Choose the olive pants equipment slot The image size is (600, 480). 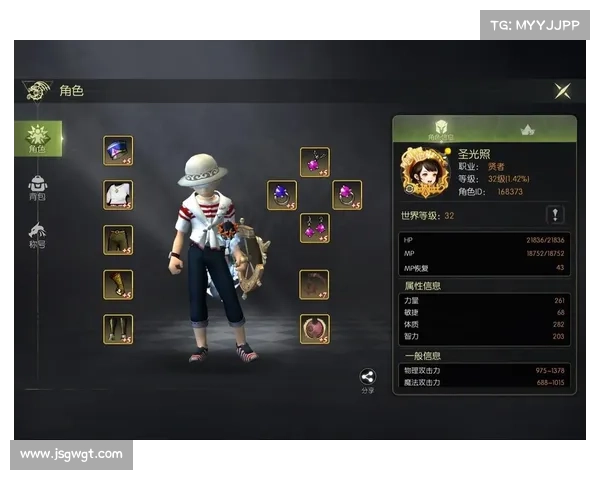[118, 240]
